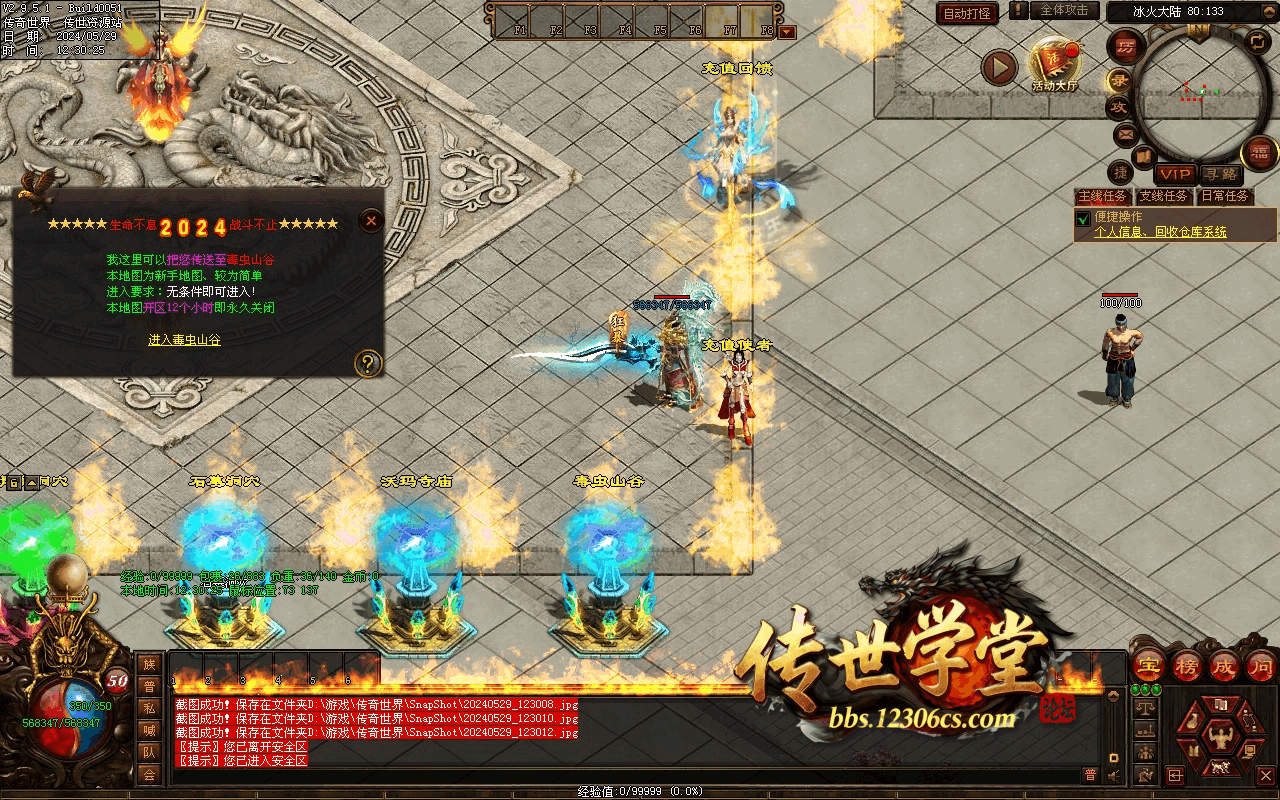Click the round play arrow button
The width and height of the screenshot is (1280, 800).
[998, 67]
